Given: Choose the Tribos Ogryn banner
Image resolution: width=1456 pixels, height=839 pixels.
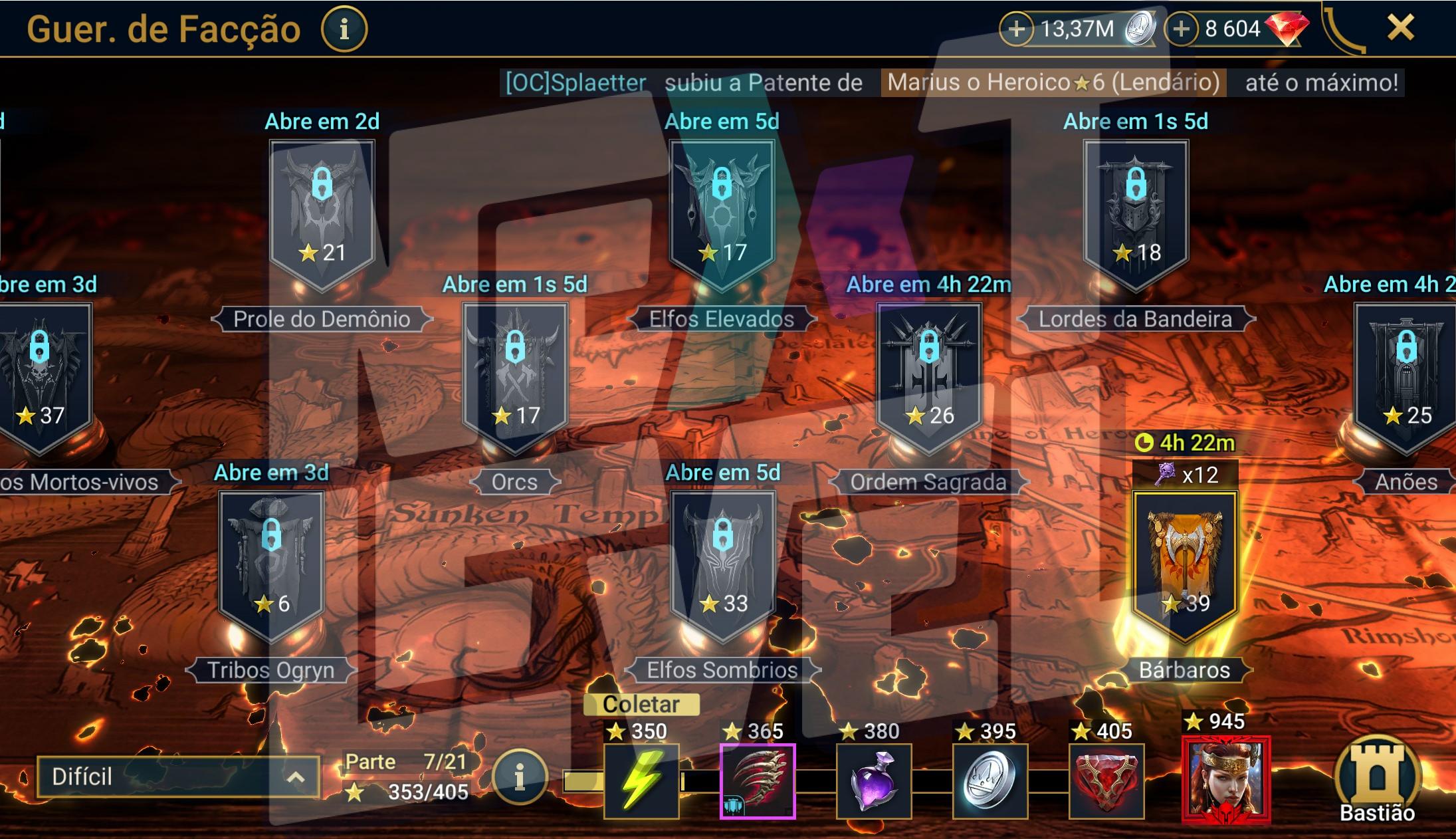Looking at the screenshot, I should [x=271, y=564].
